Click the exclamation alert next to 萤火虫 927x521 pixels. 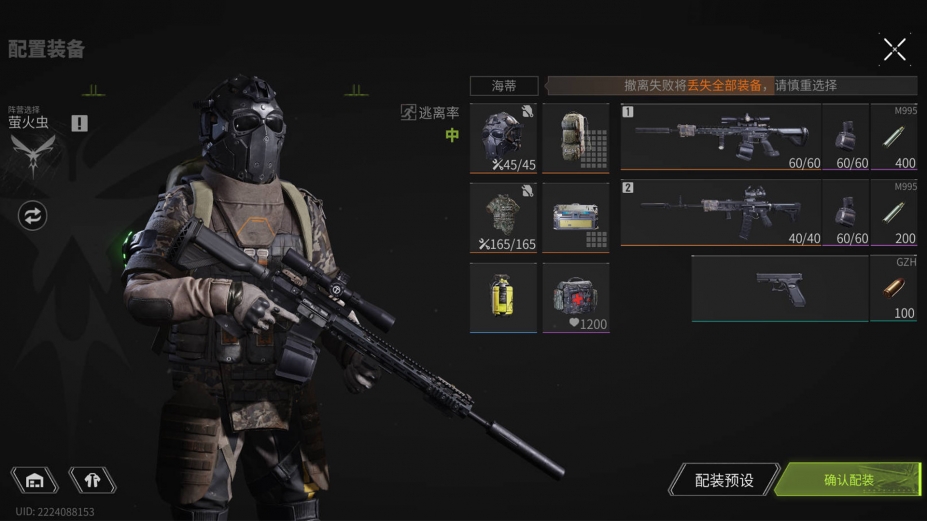[x=80, y=123]
